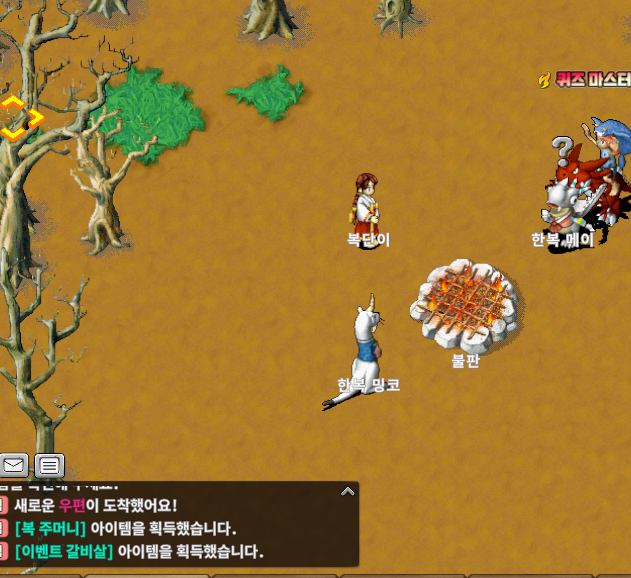Expand the chat log with the up arrow
This screenshot has width=631, height=578.
[x=347, y=491]
